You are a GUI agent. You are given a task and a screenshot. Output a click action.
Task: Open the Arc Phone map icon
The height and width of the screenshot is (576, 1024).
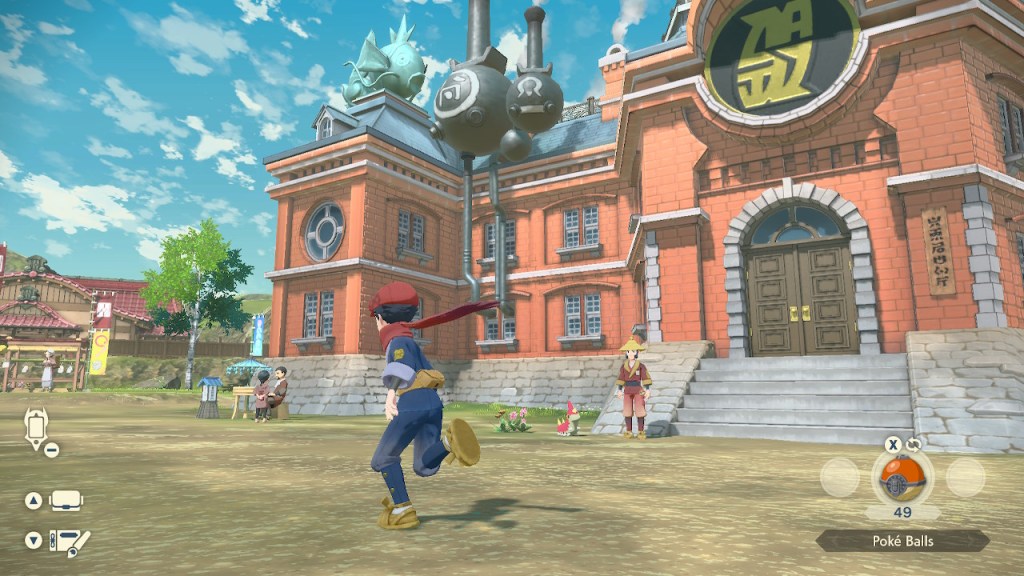(x=36, y=427)
